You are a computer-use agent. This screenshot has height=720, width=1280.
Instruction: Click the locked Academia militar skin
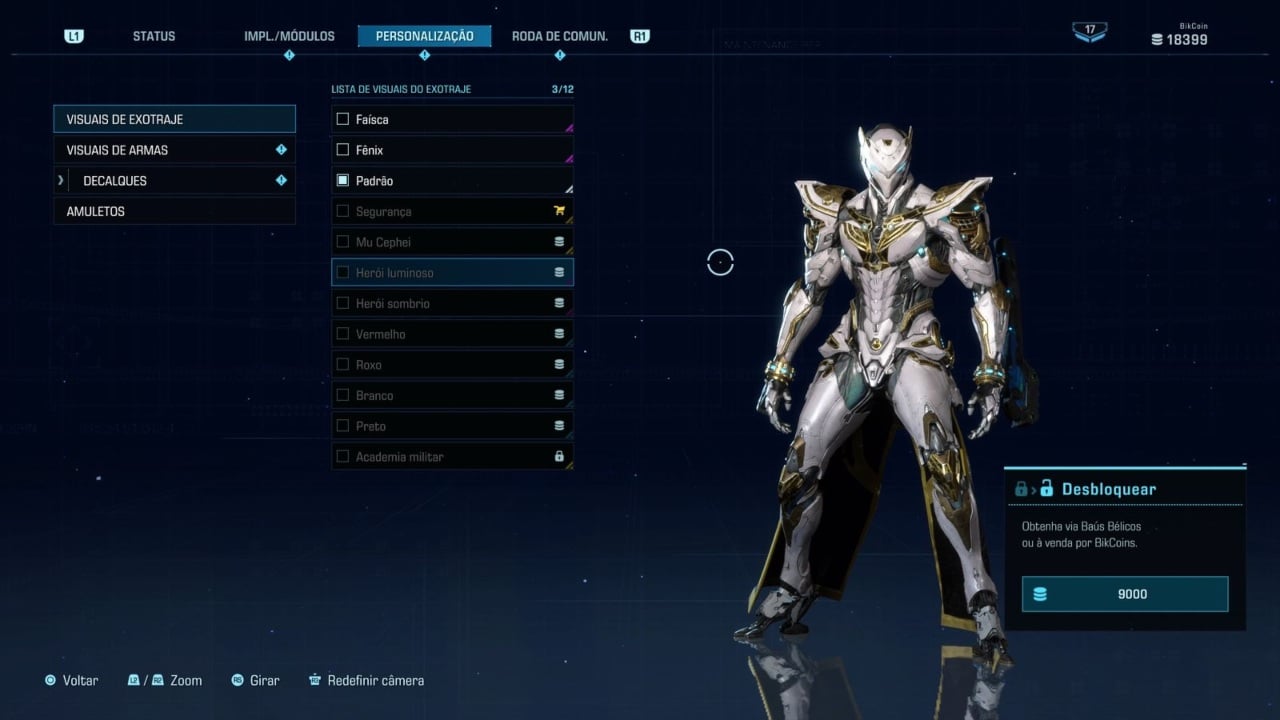point(452,457)
